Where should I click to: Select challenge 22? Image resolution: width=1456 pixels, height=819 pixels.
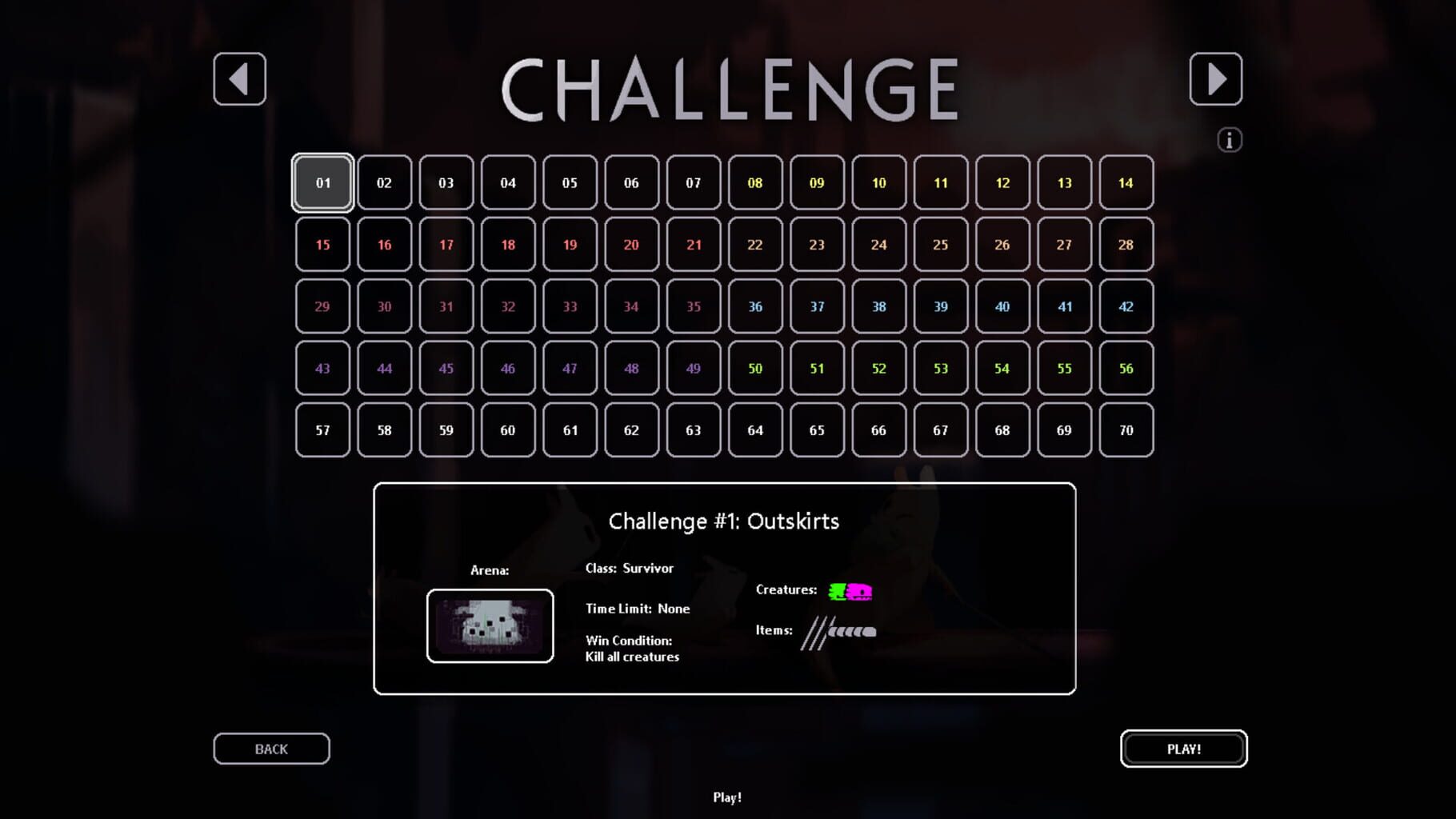click(755, 245)
